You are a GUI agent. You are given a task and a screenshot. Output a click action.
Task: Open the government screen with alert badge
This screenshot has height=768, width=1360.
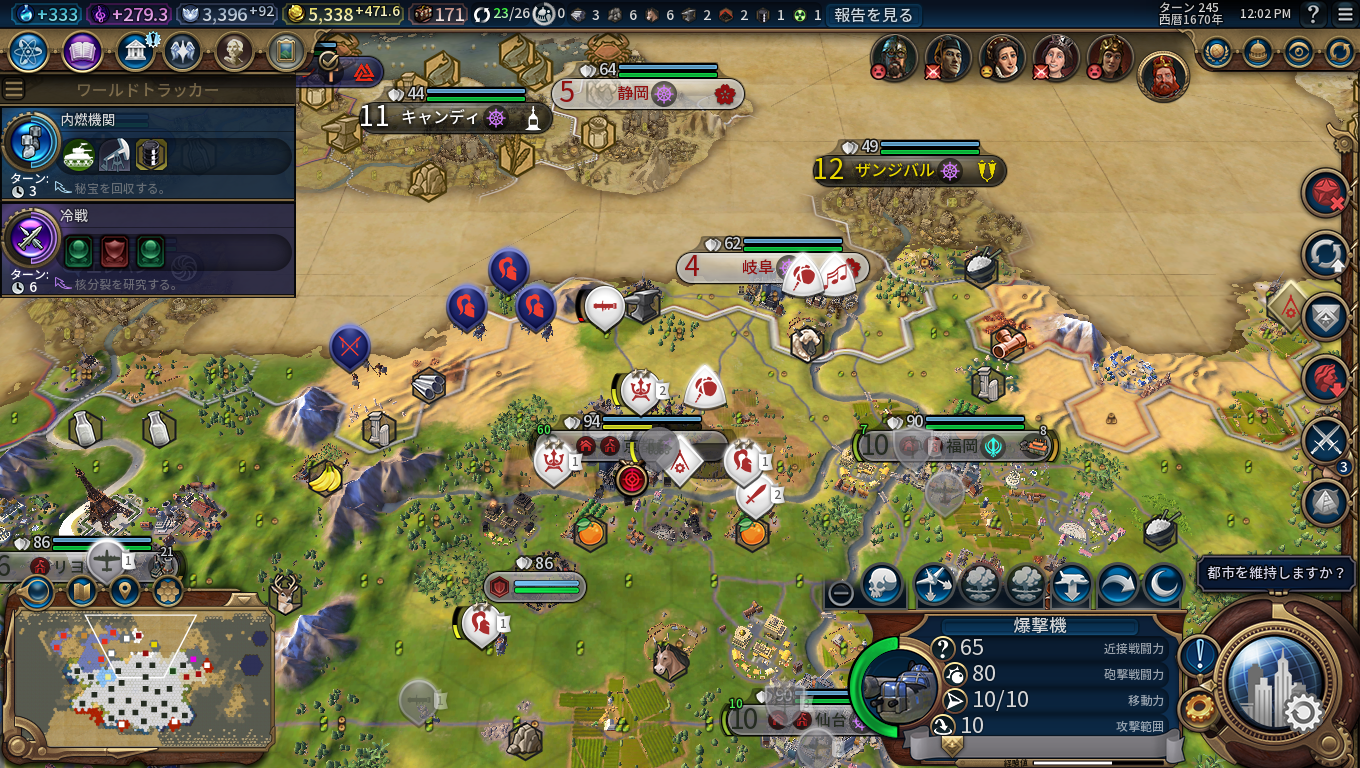coord(135,51)
